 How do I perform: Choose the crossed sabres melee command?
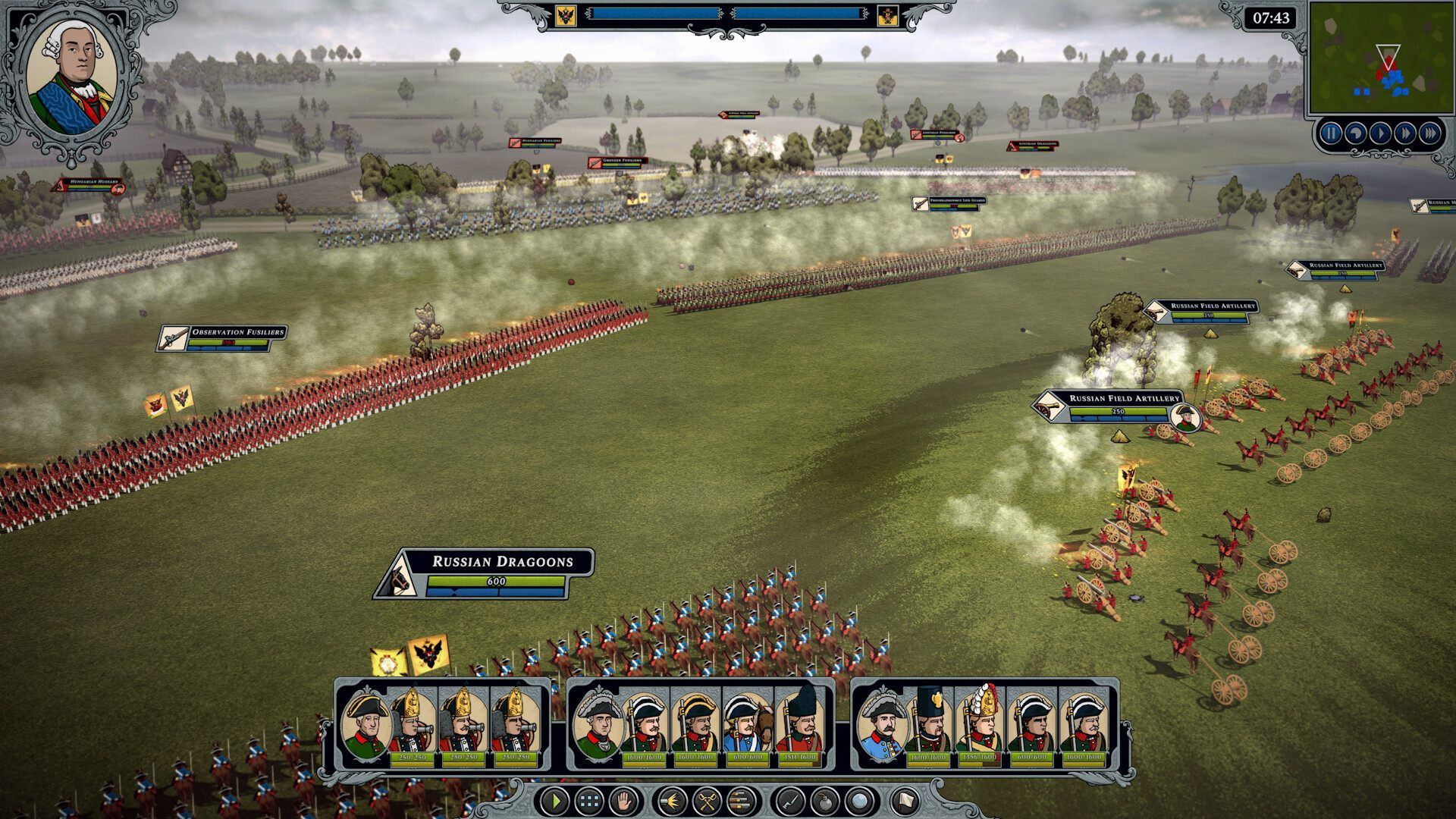tap(707, 800)
